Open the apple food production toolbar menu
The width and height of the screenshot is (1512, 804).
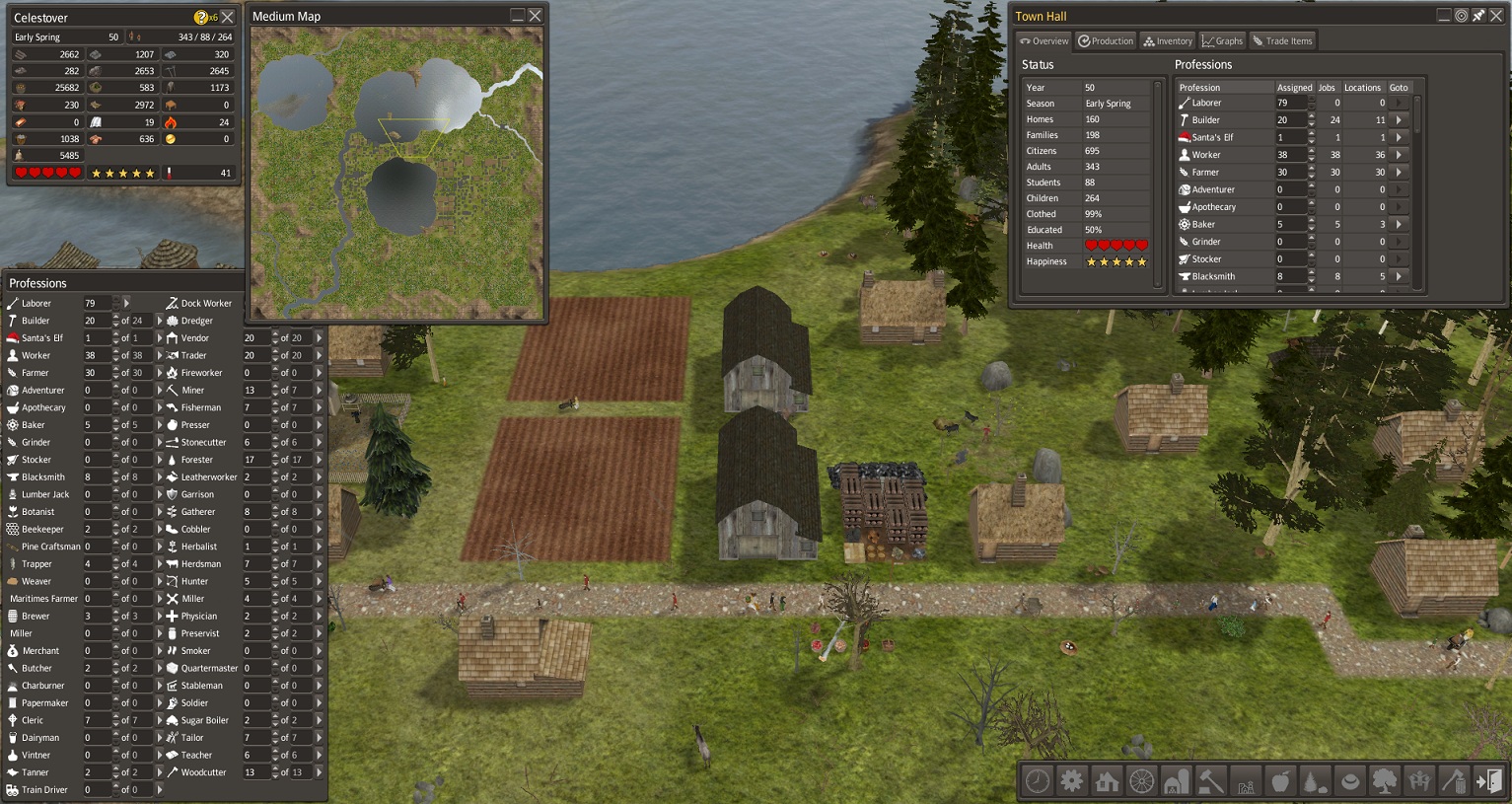(1280, 781)
